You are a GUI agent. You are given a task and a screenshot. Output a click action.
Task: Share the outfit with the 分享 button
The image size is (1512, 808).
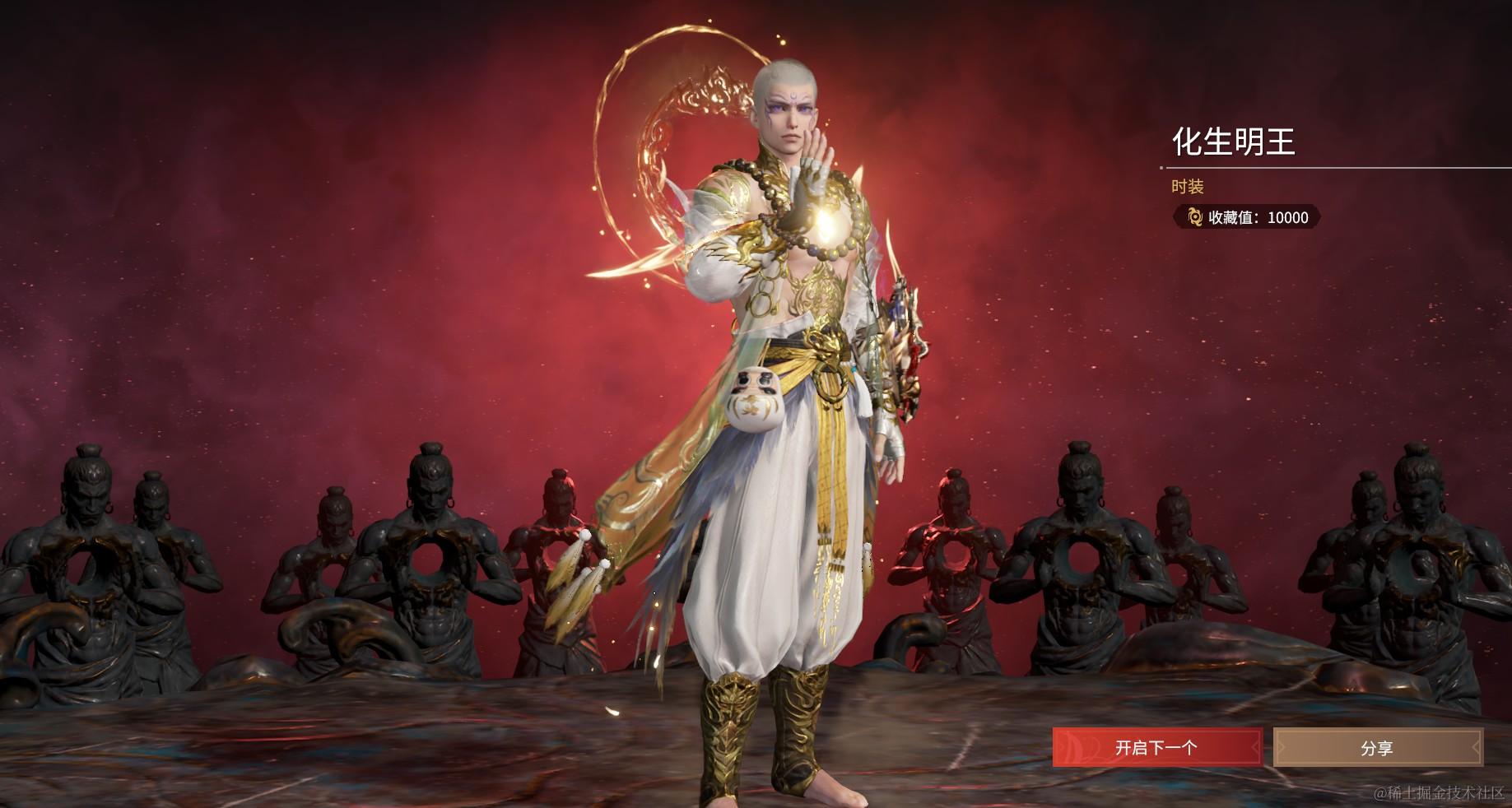[x=1377, y=747]
